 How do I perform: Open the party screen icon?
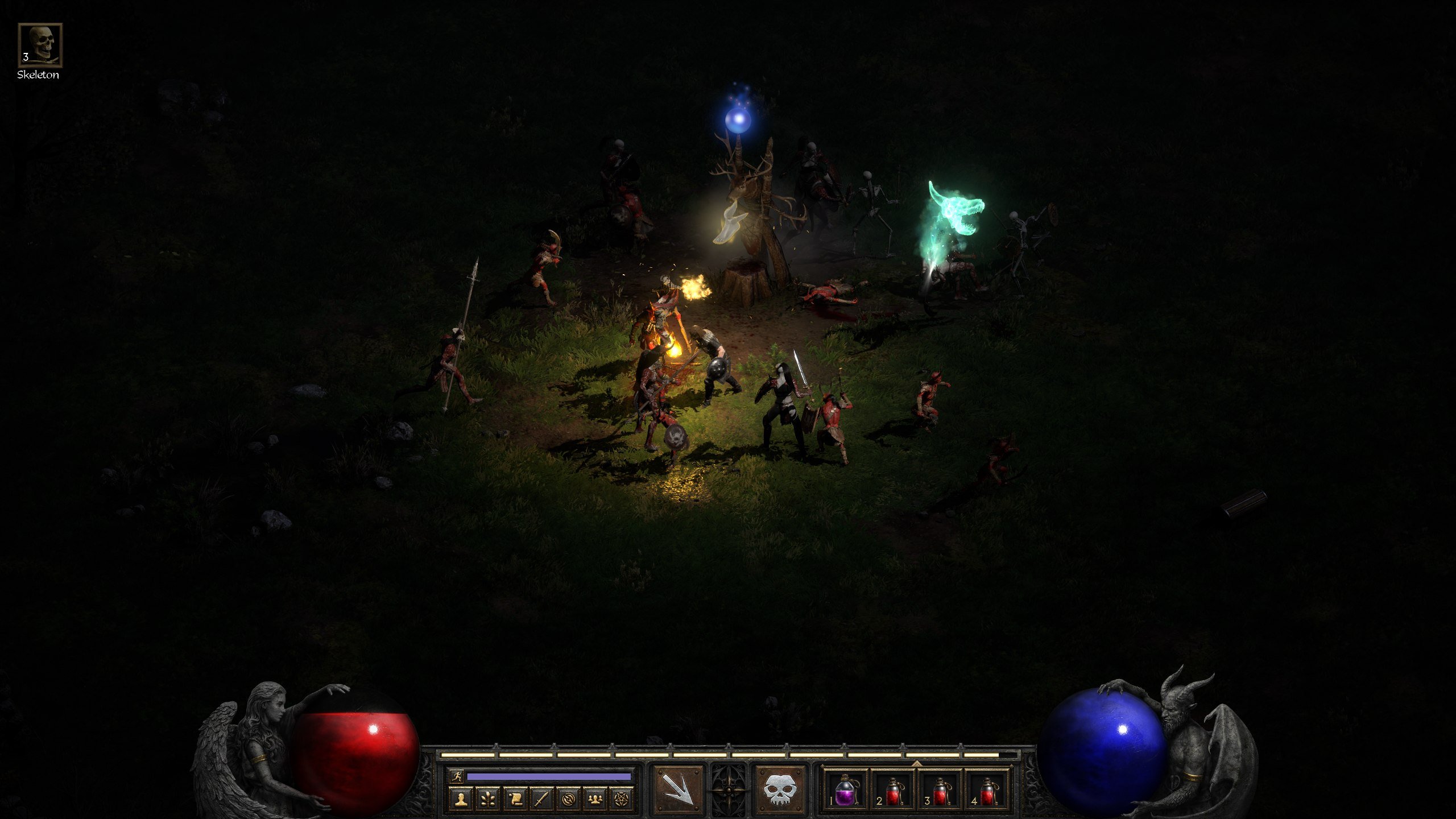pyautogui.click(x=595, y=799)
